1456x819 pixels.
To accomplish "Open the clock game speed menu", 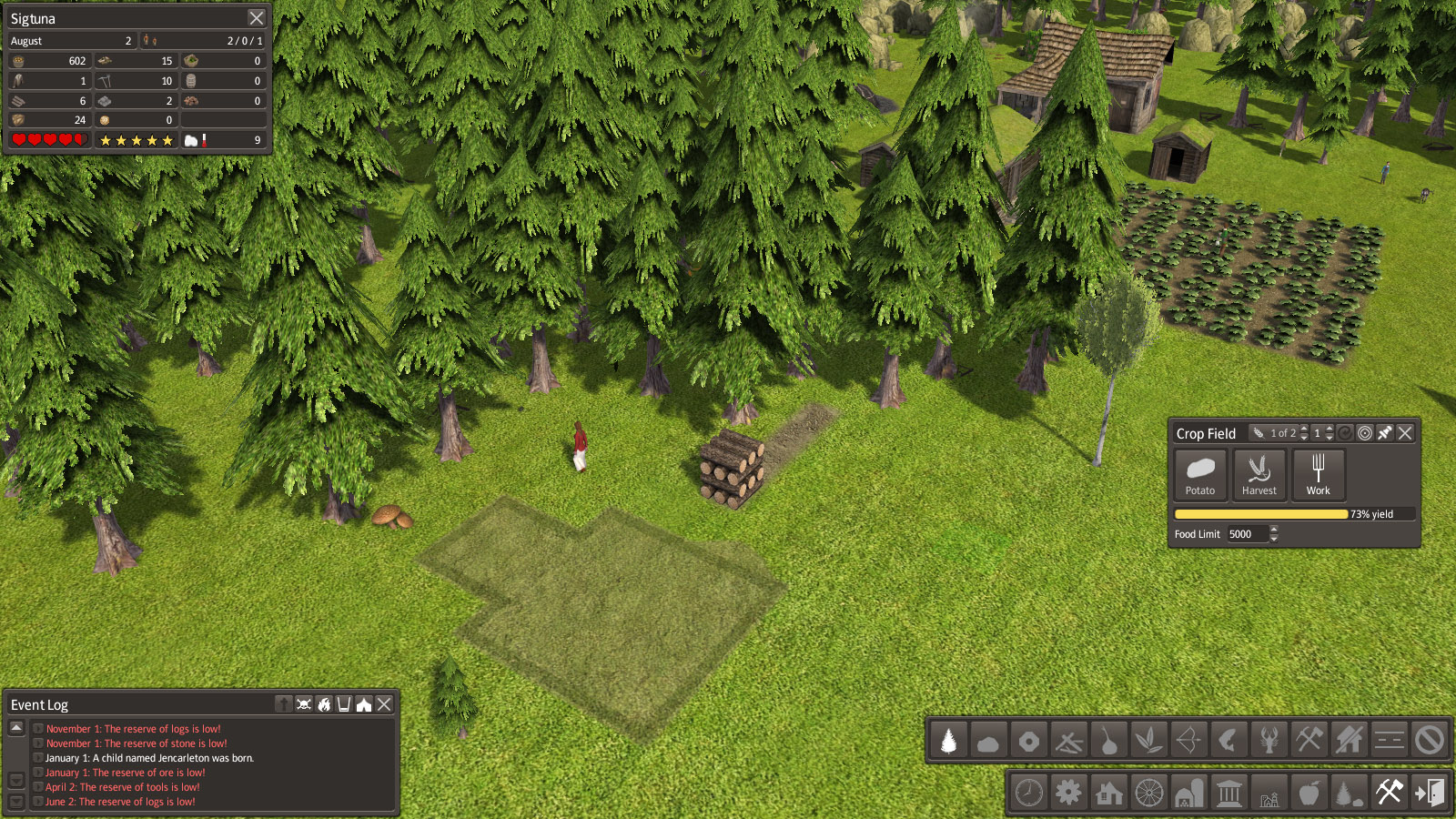I will click(1029, 793).
